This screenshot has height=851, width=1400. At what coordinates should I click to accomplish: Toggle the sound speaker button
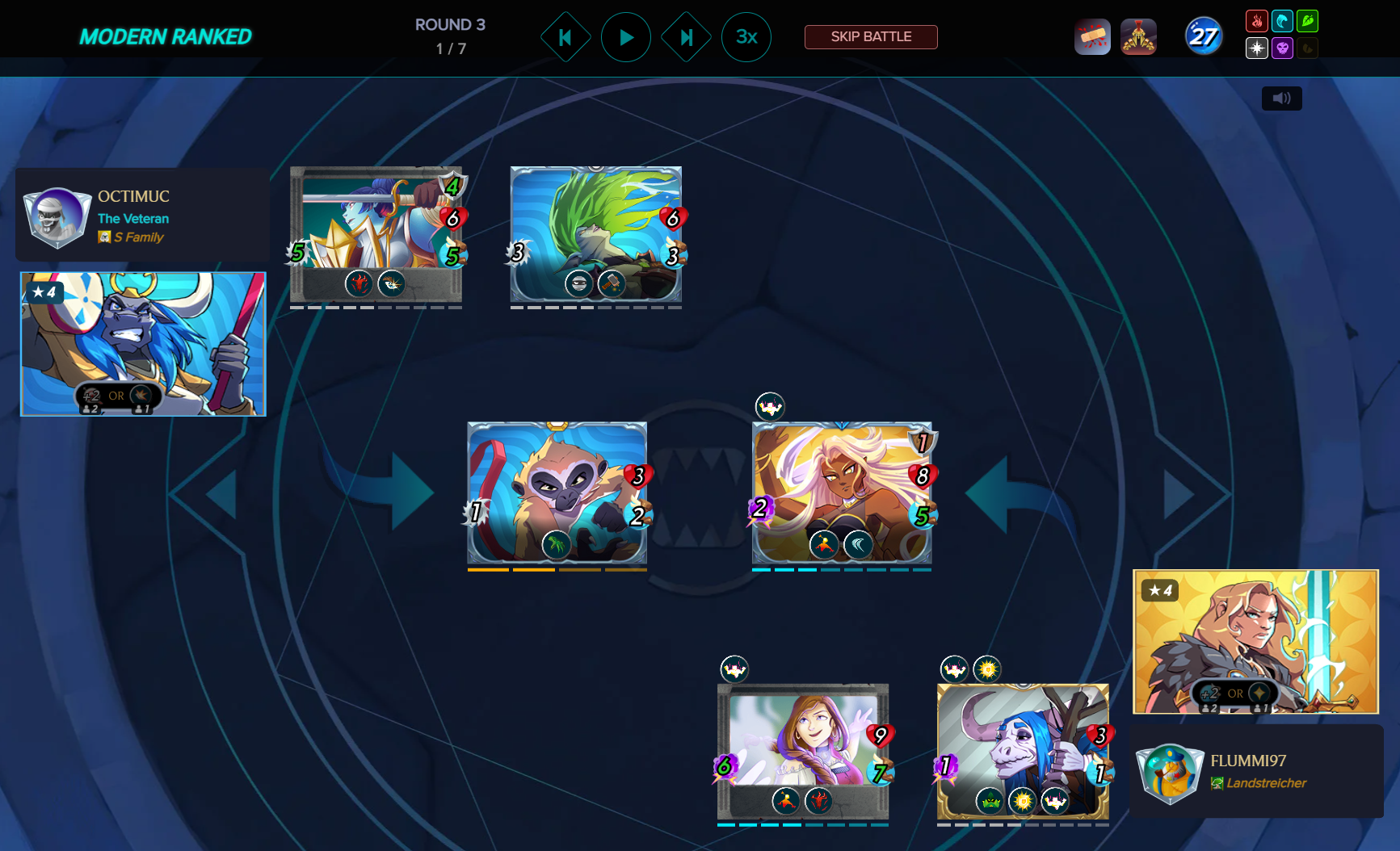(x=1281, y=99)
